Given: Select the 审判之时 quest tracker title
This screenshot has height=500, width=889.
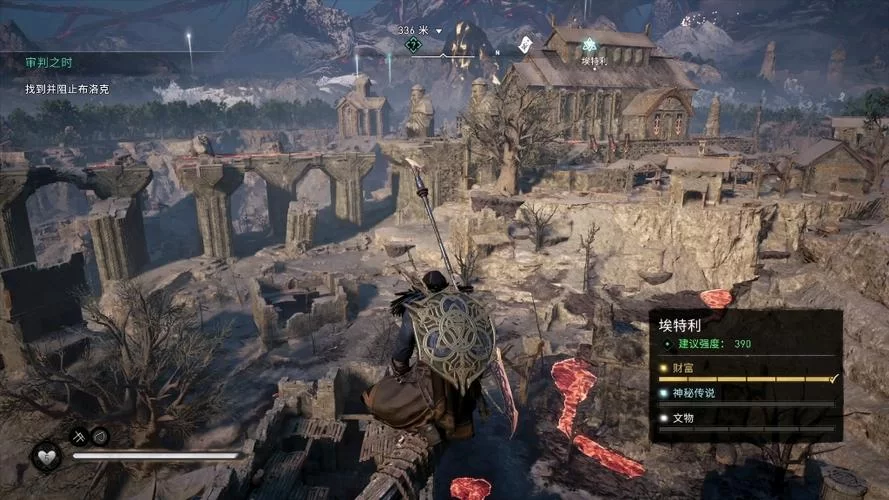Looking at the screenshot, I should 46,63.
